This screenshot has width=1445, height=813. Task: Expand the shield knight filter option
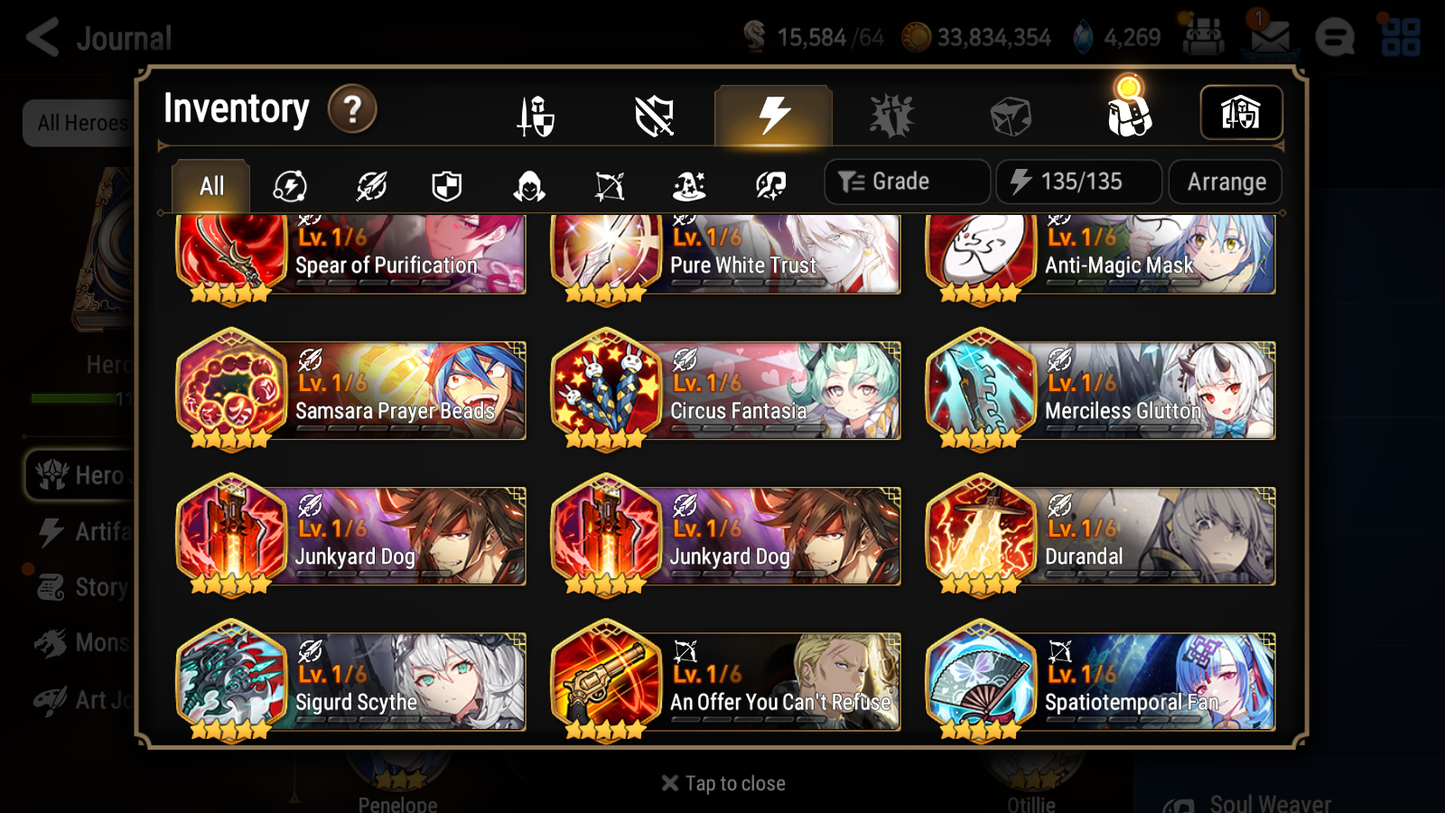coord(448,182)
